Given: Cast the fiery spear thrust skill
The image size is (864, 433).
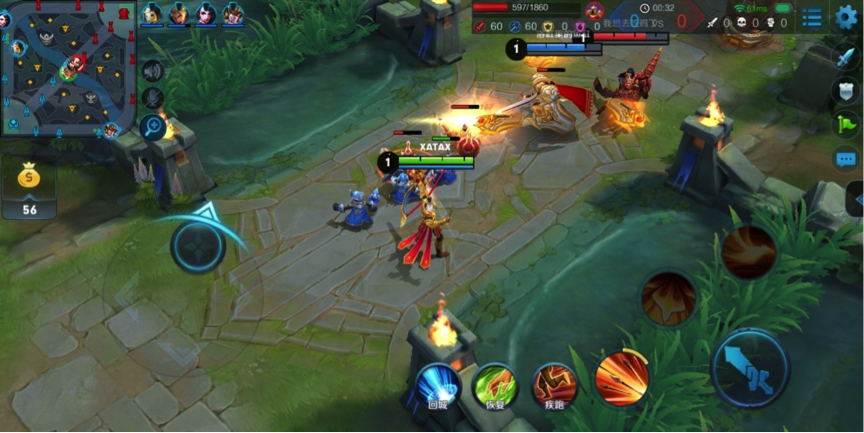Looking at the screenshot, I should [x=621, y=378].
